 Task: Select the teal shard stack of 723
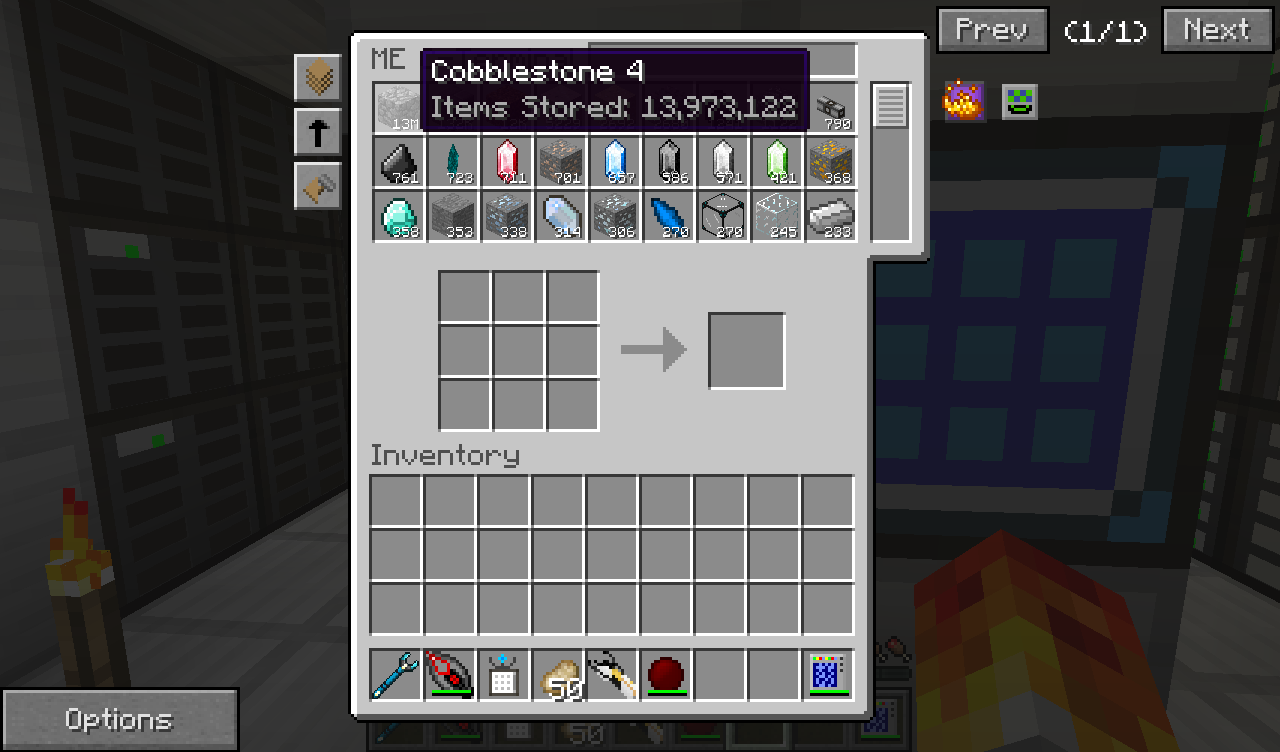click(452, 162)
